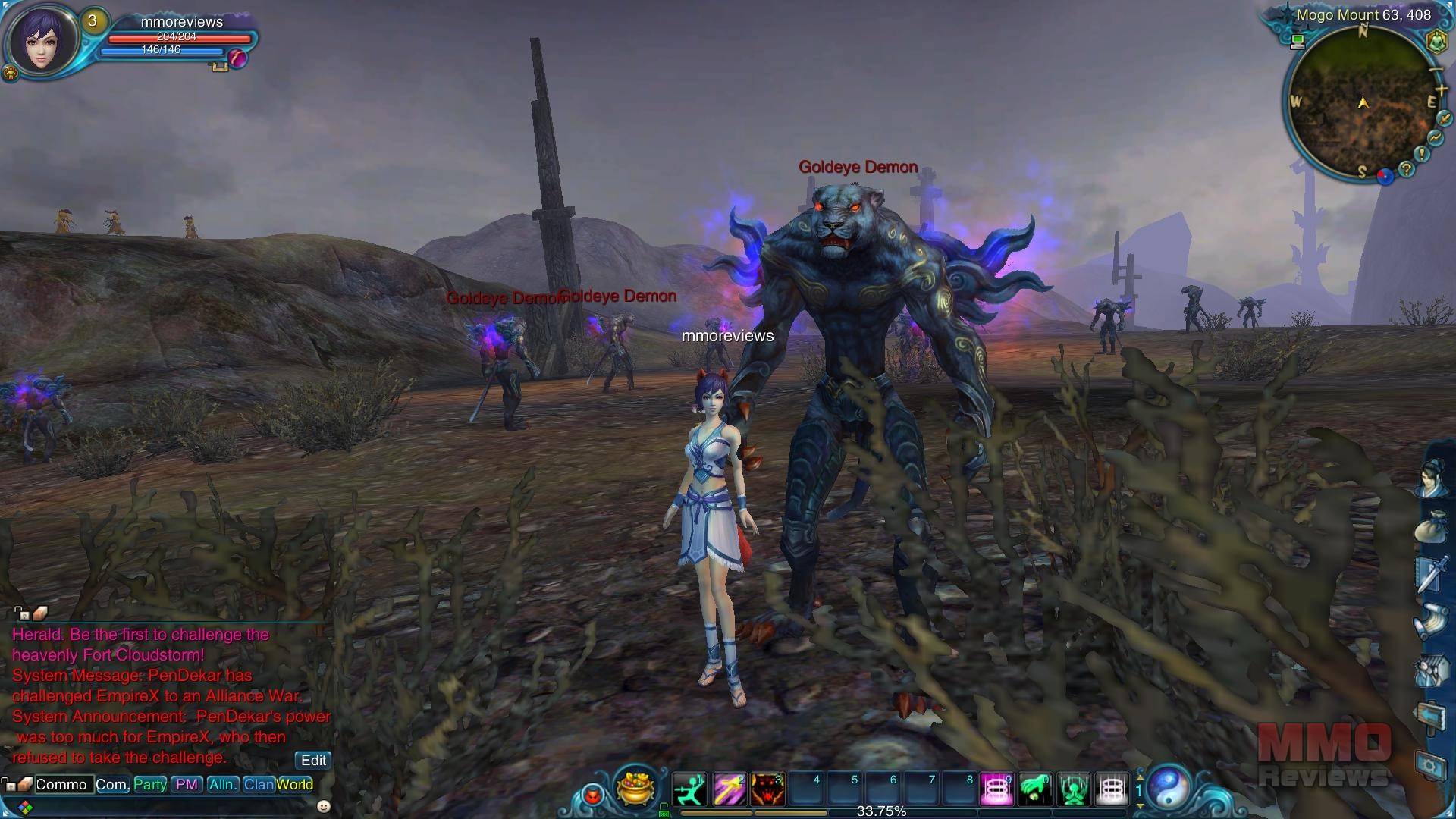Open the exclamation mark quest button
The image size is (1456, 819).
pyautogui.click(x=1421, y=154)
